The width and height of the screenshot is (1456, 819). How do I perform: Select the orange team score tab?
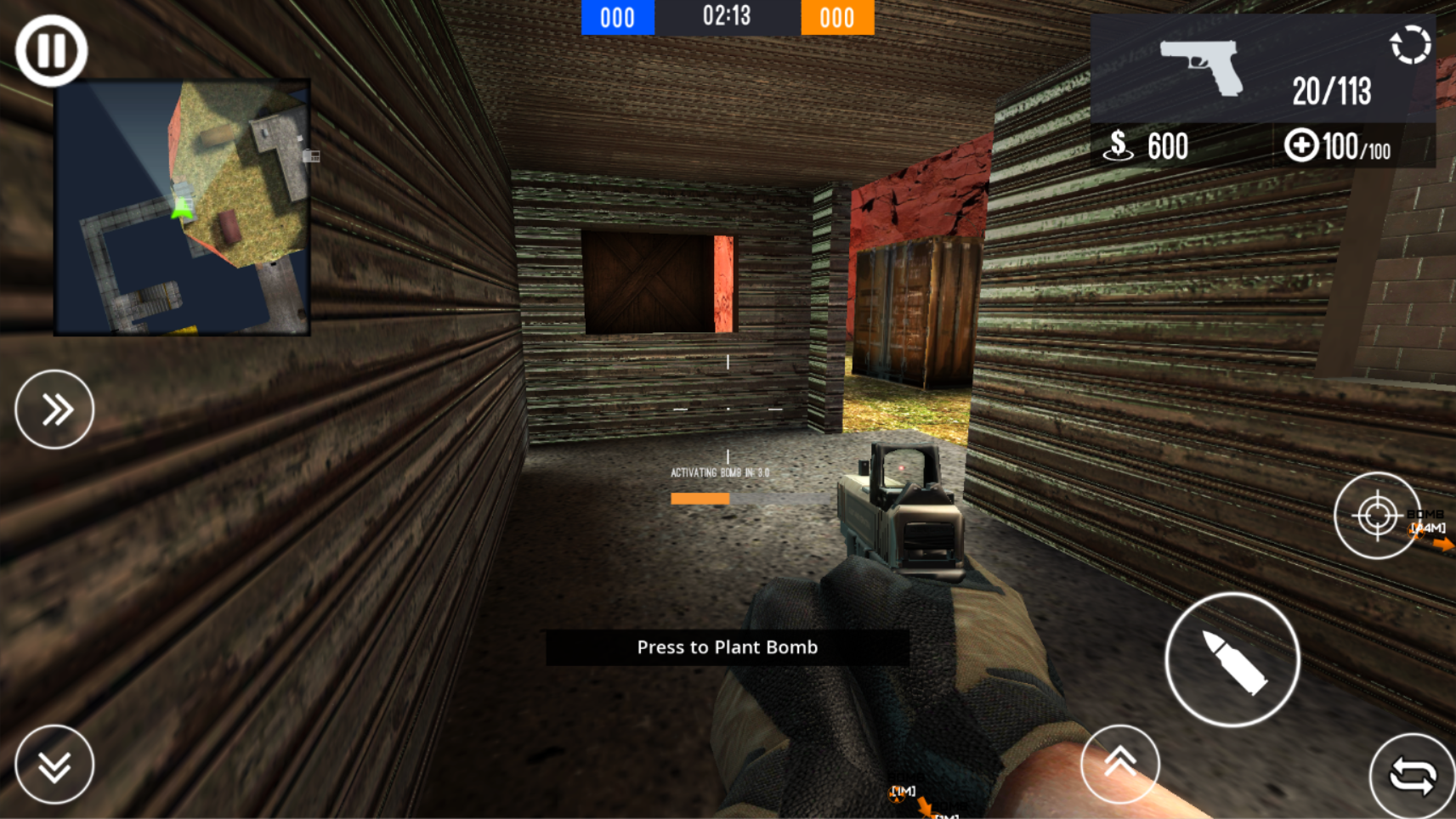[836, 17]
